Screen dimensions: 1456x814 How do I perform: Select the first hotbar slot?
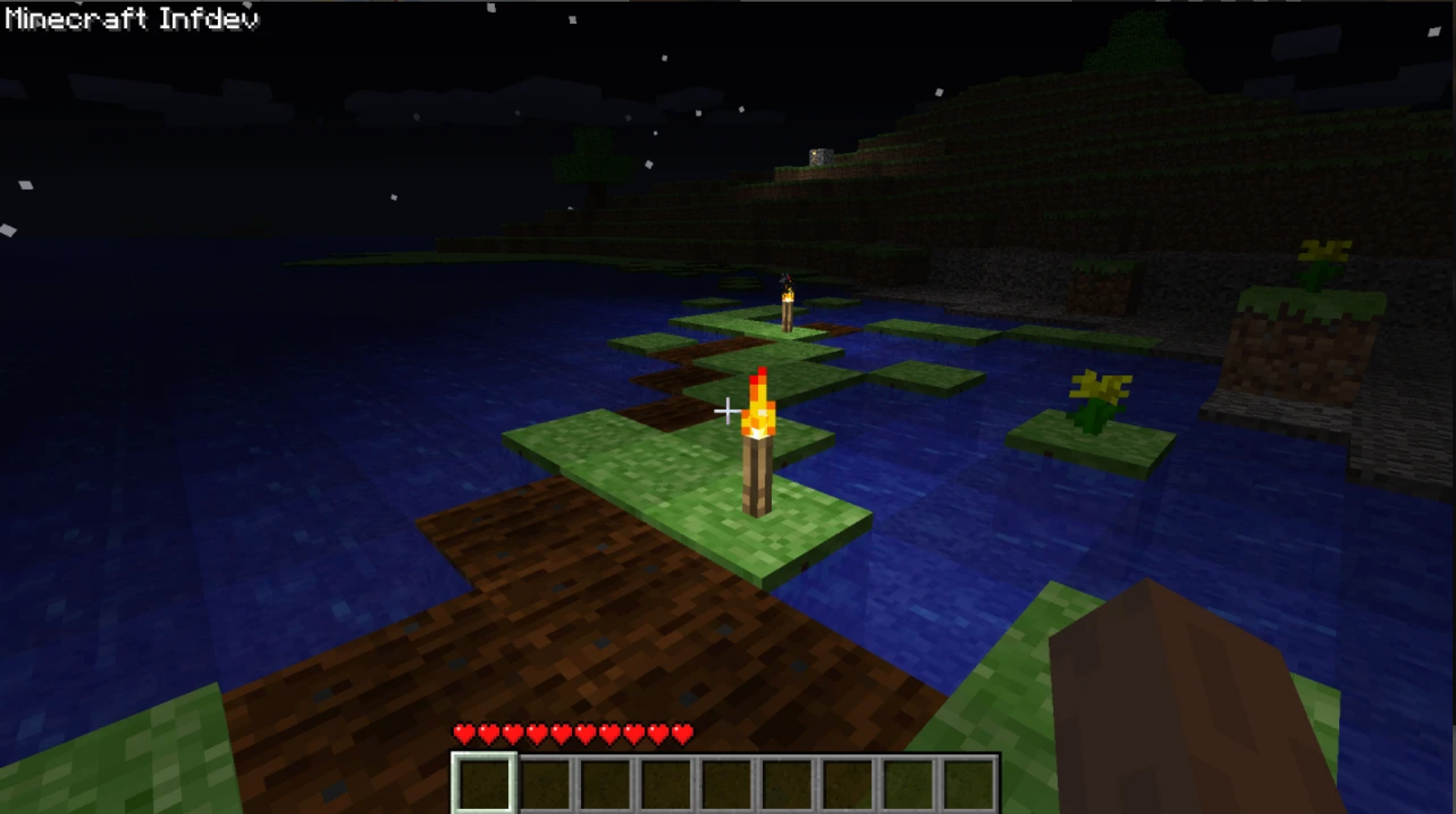[x=483, y=783]
